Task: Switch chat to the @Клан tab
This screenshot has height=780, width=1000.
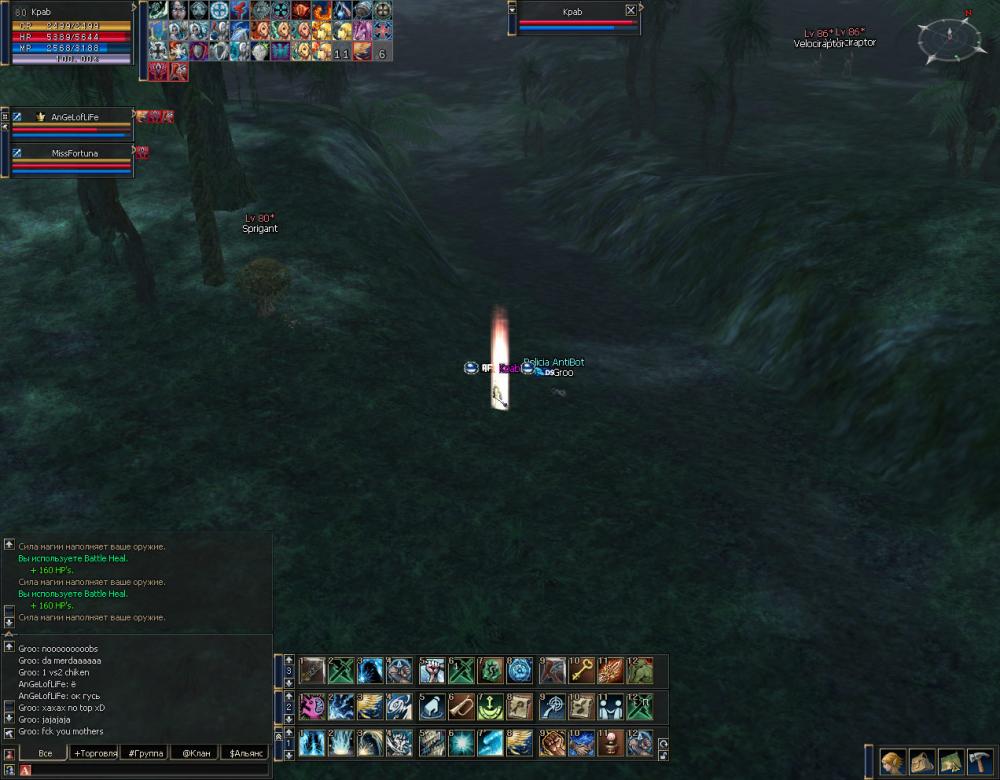Action: (x=194, y=752)
